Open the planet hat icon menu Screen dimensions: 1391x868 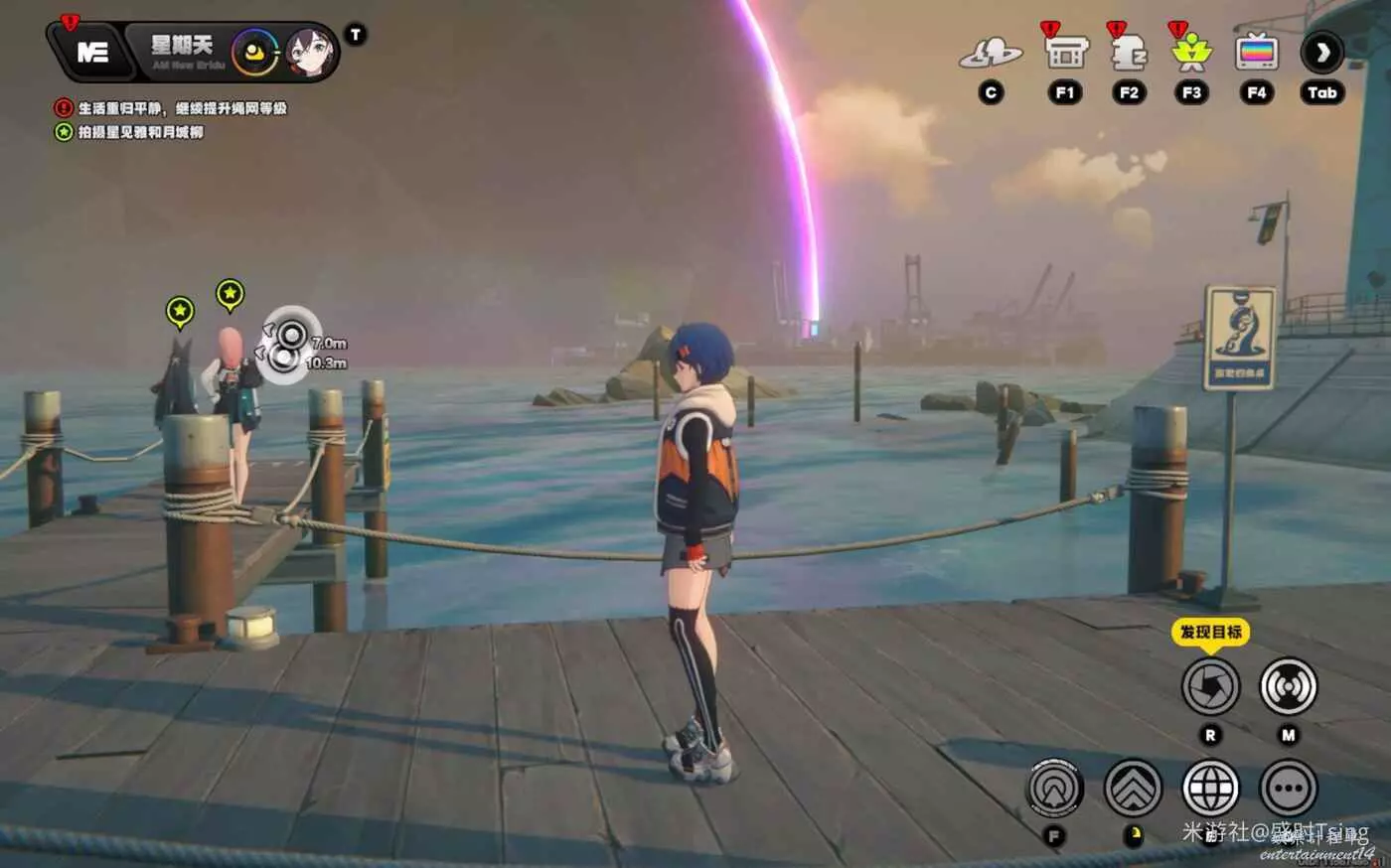pyautogui.click(x=990, y=54)
